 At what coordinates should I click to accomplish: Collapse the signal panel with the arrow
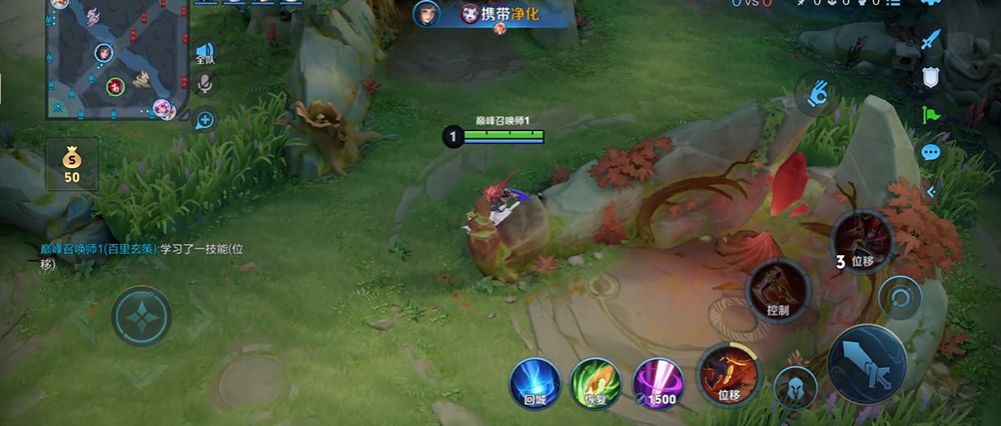click(x=931, y=190)
